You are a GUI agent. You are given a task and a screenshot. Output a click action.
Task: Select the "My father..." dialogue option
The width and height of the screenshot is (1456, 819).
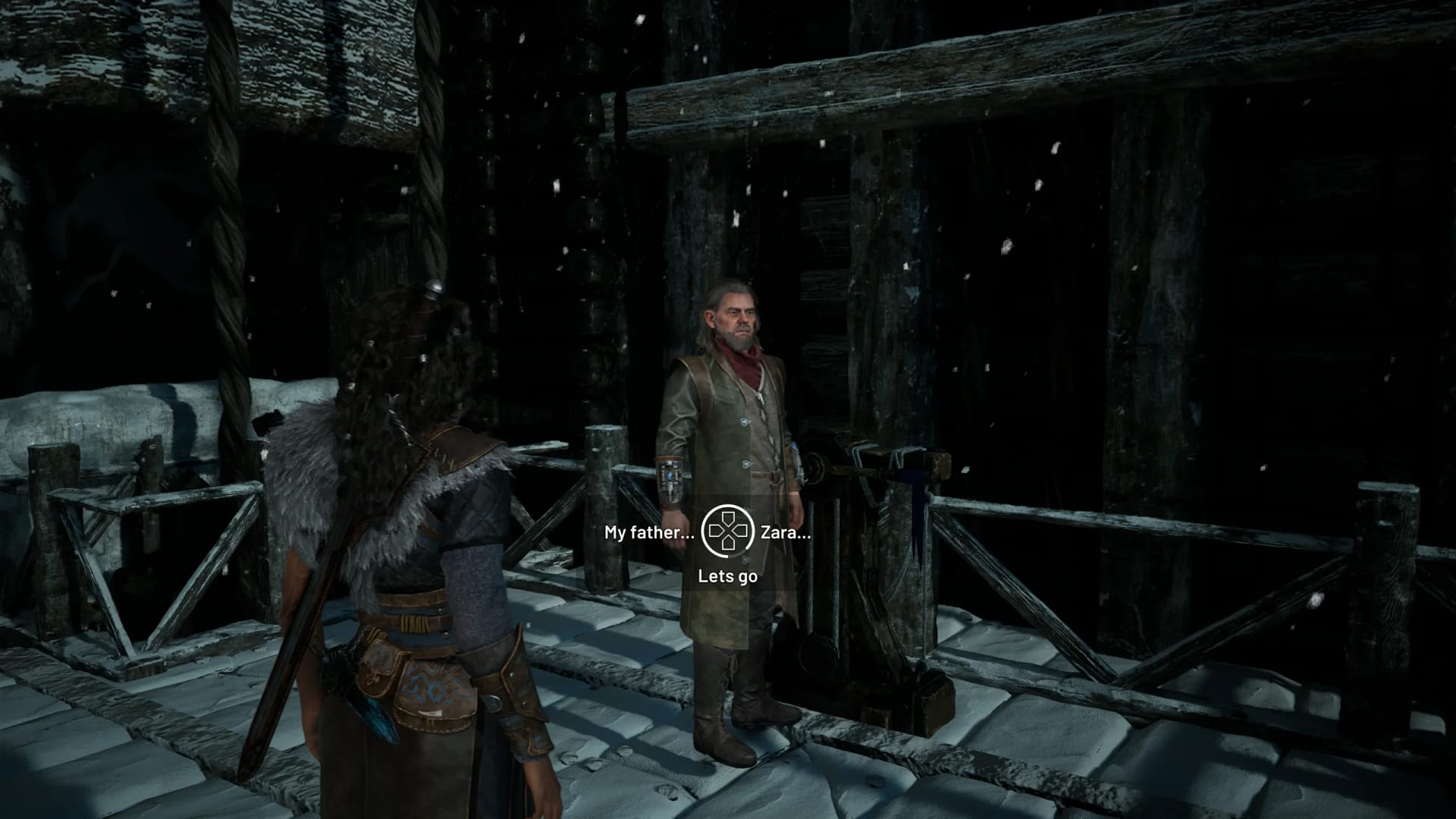tap(648, 534)
